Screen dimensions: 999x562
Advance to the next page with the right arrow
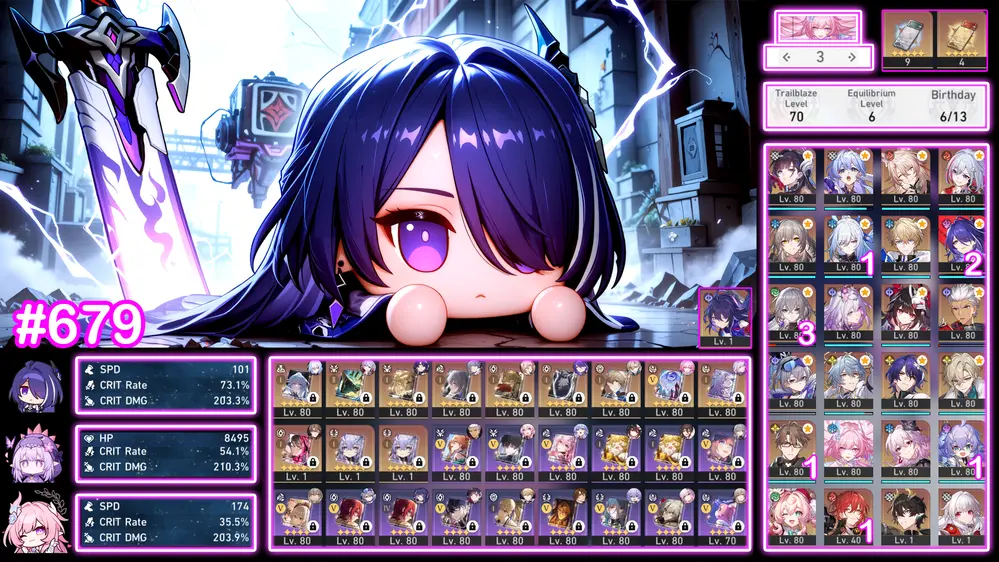[x=851, y=57]
